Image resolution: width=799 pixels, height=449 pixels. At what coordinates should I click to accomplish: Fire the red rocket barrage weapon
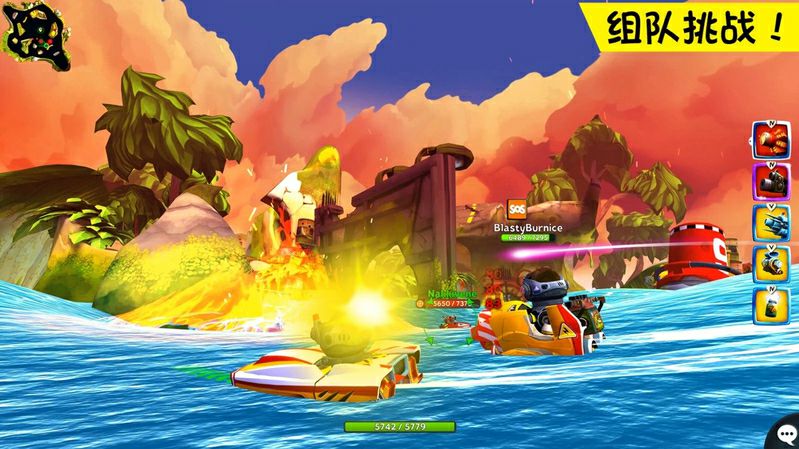(770, 139)
